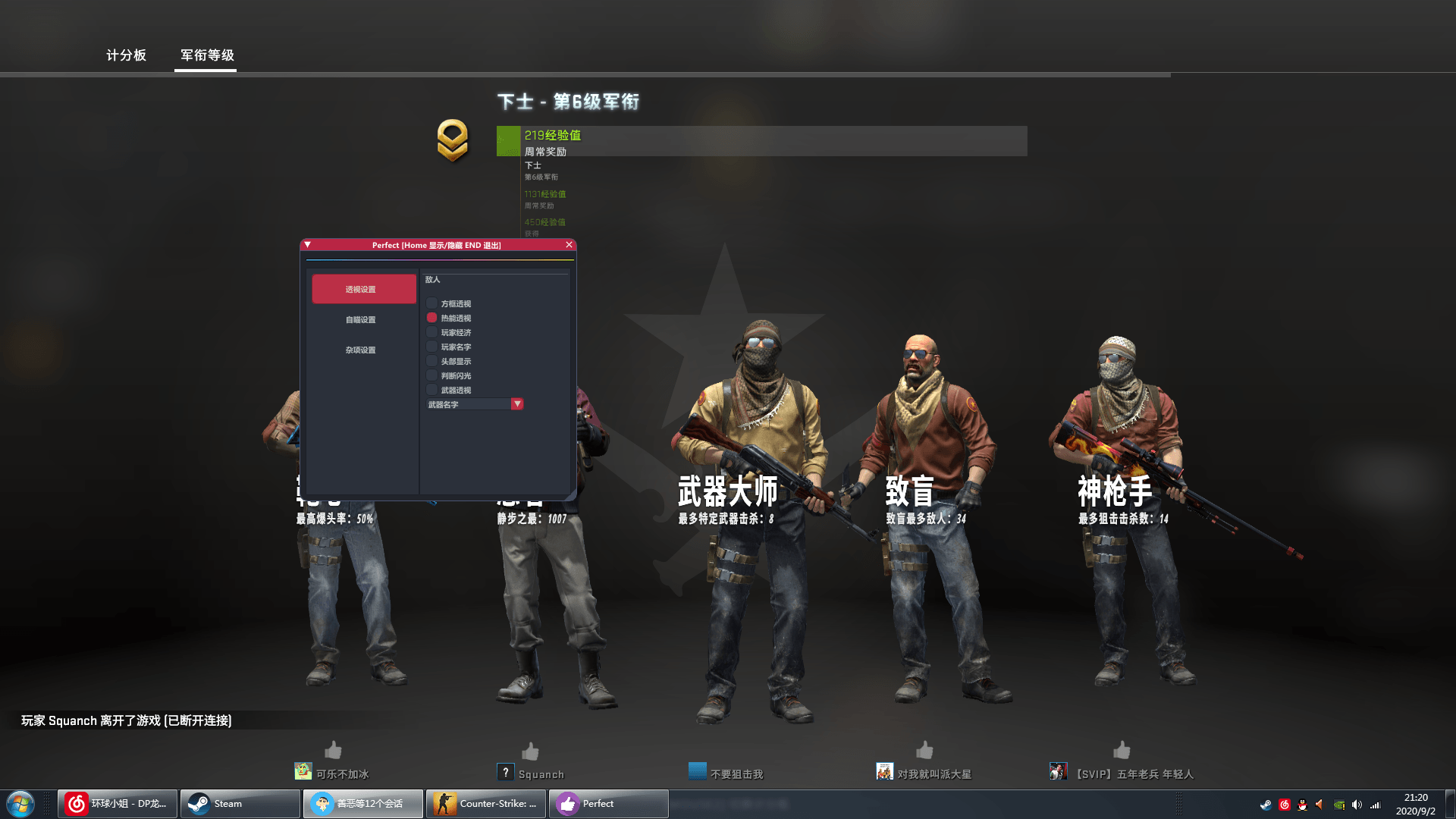The height and width of the screenshot is (819, 1456).
Task: Check the 武器透视 option
Action: [x=431, y=390]
